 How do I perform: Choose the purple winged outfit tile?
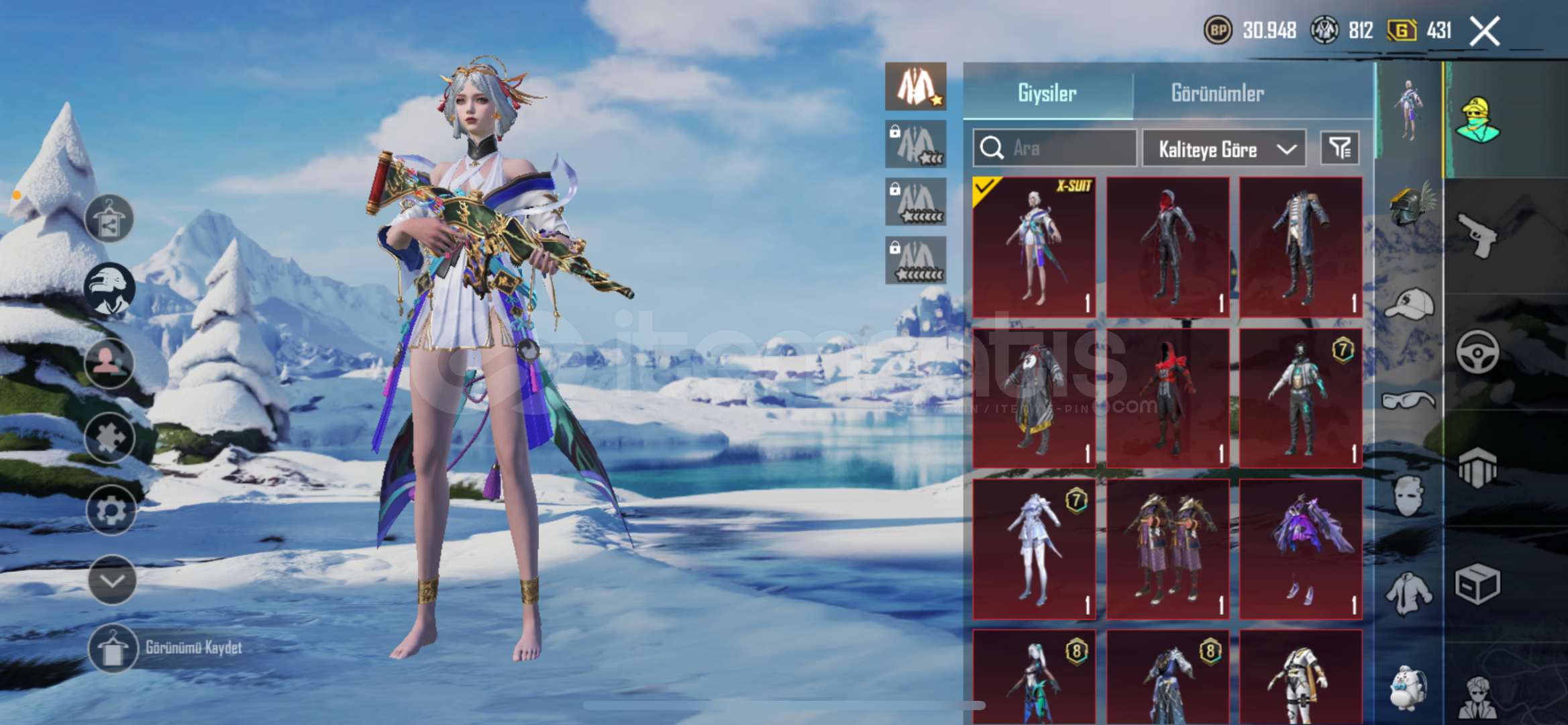coord(1300,548)
